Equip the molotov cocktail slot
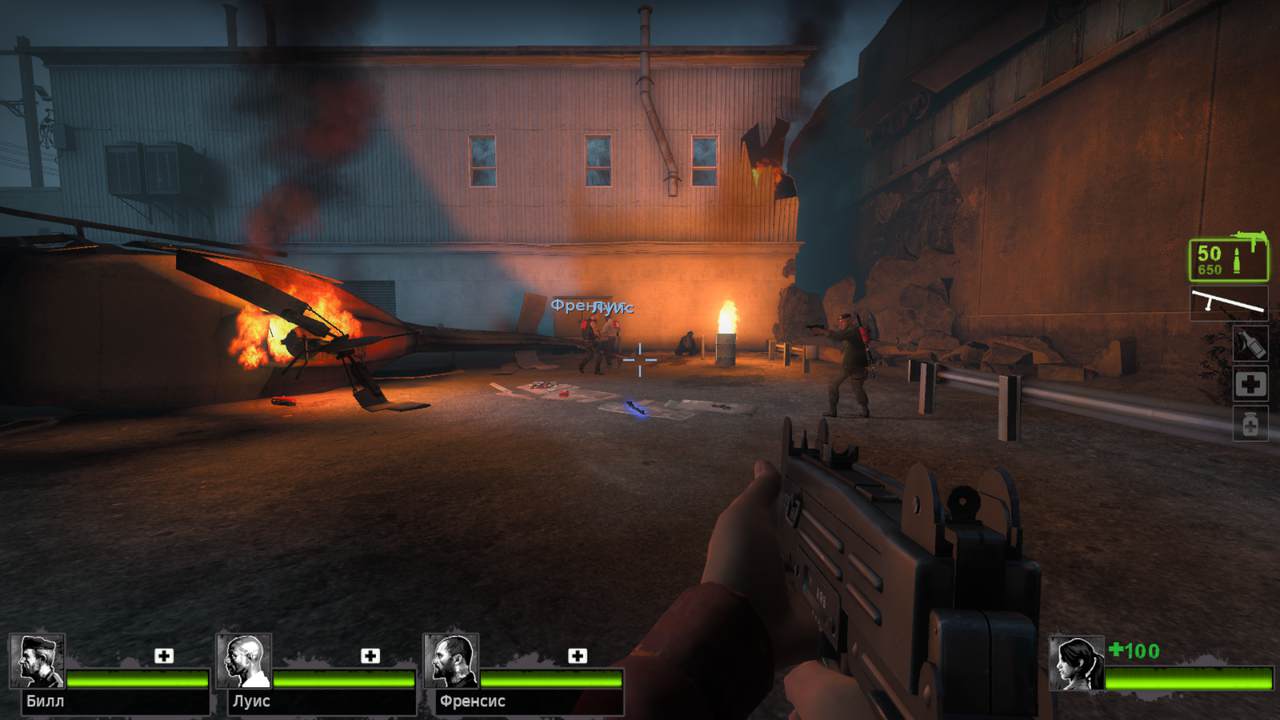 click(x=1250, y=343)
